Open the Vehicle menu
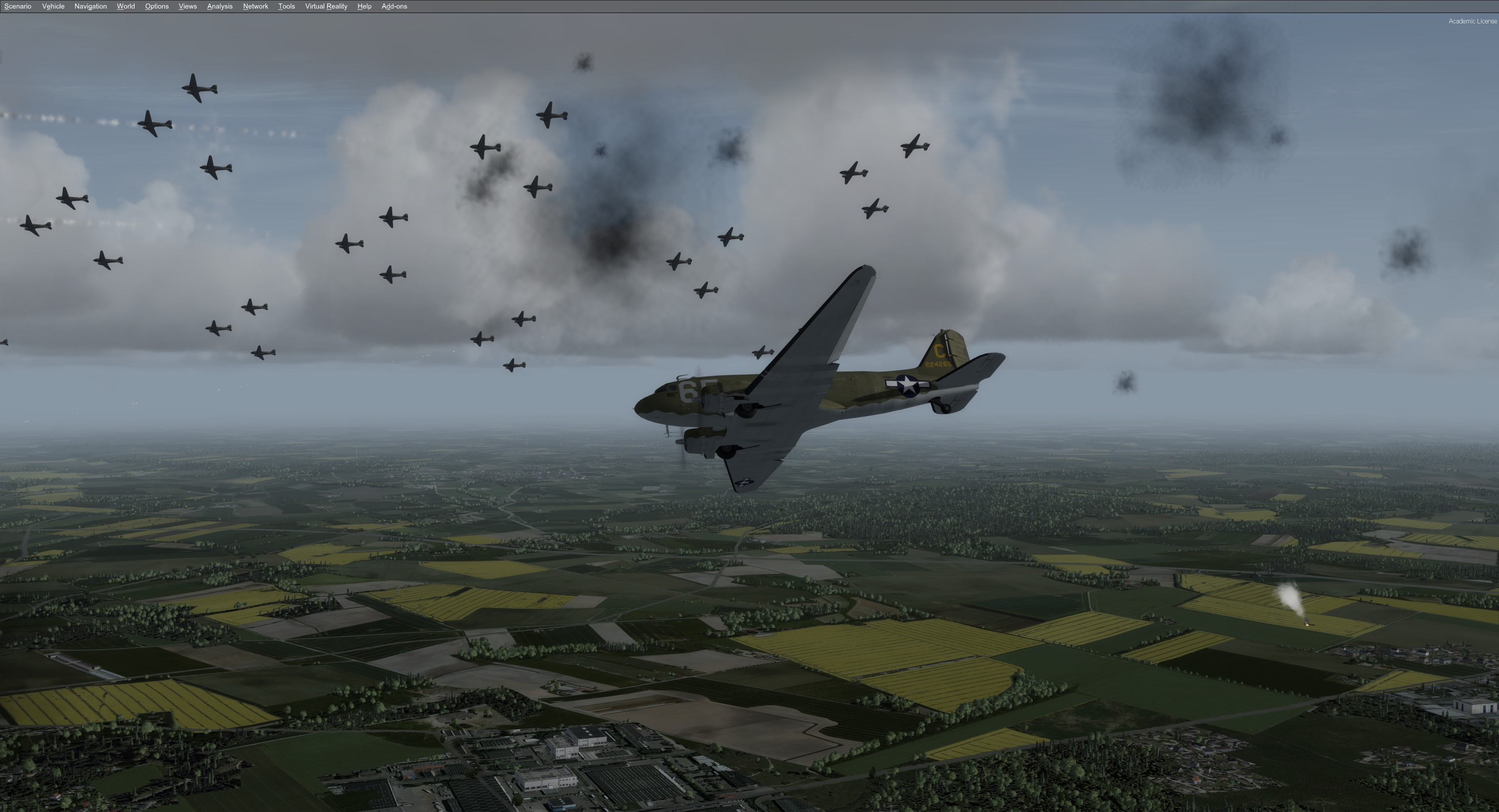This screenshot has width=1499, height=812. point(53,6)
